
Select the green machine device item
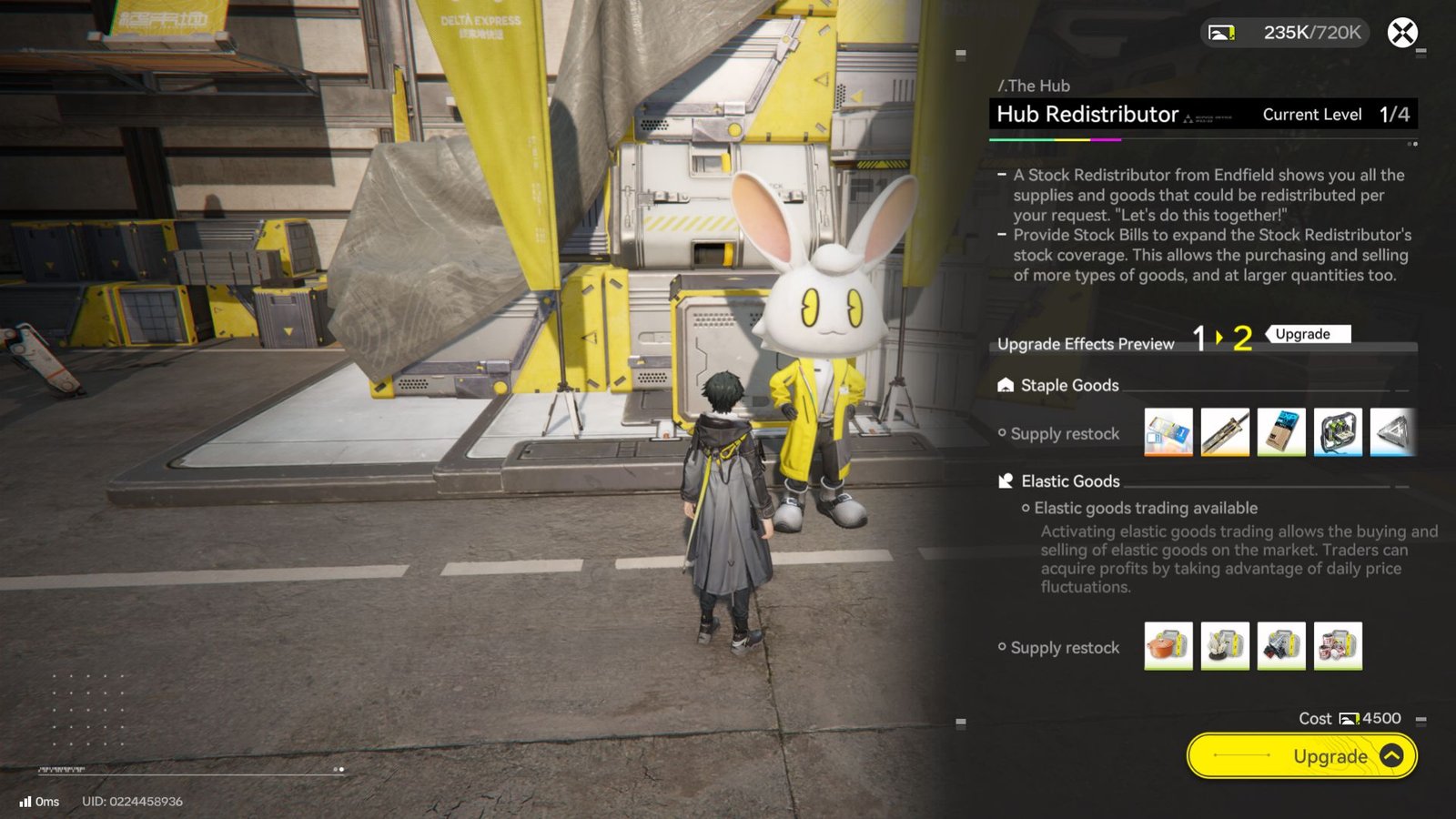(x=1338, y=432)
